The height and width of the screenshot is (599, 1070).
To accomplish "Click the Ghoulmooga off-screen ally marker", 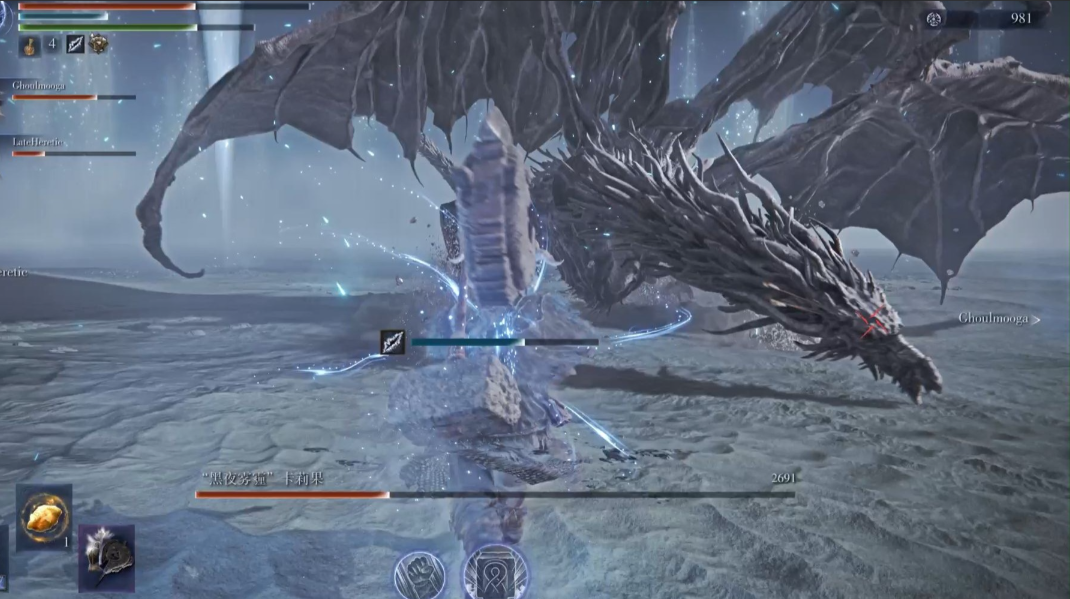I will coord(998,319).
